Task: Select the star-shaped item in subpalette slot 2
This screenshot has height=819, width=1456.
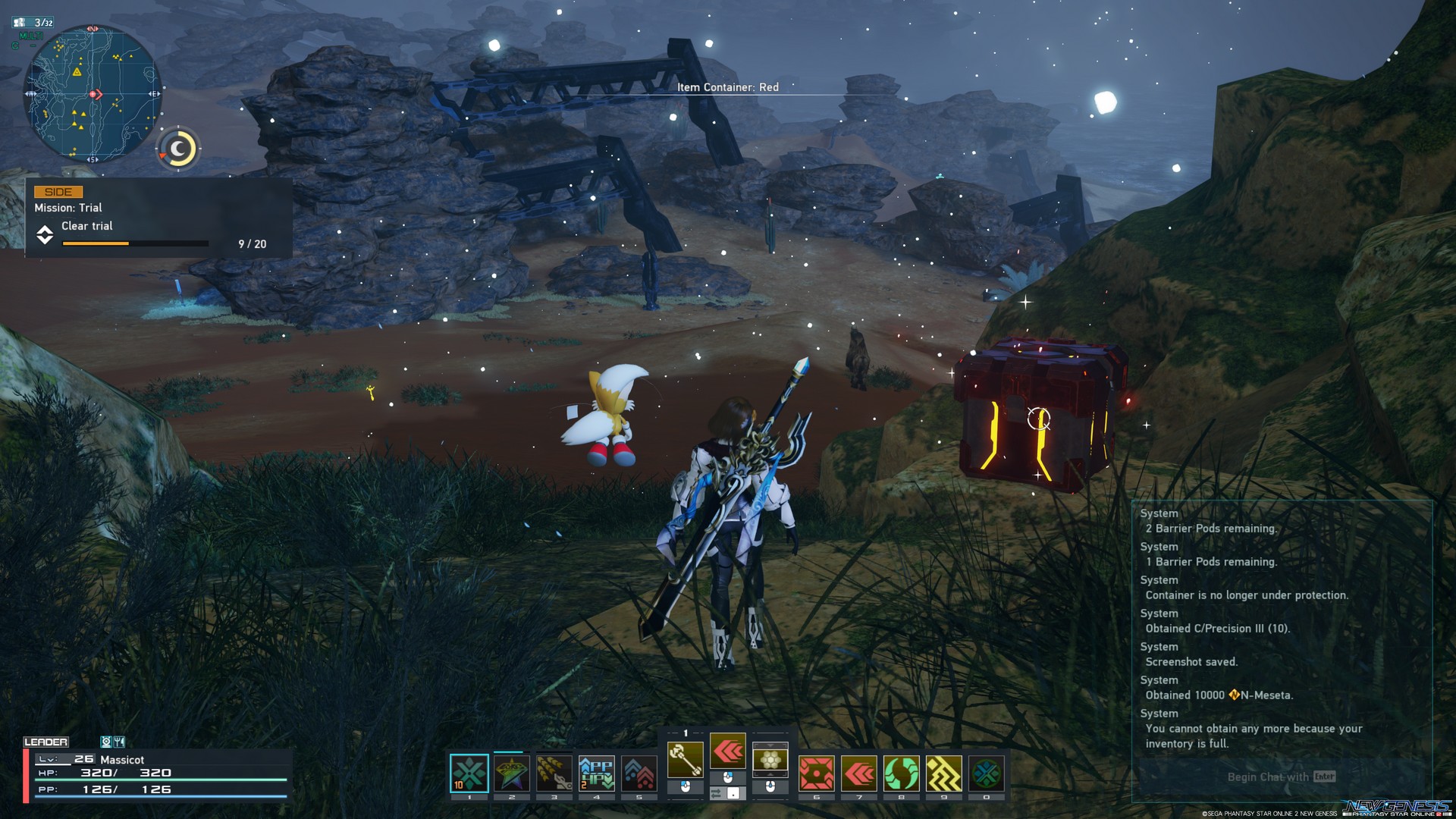Action: pyautogui.click(x=511, y=773)
